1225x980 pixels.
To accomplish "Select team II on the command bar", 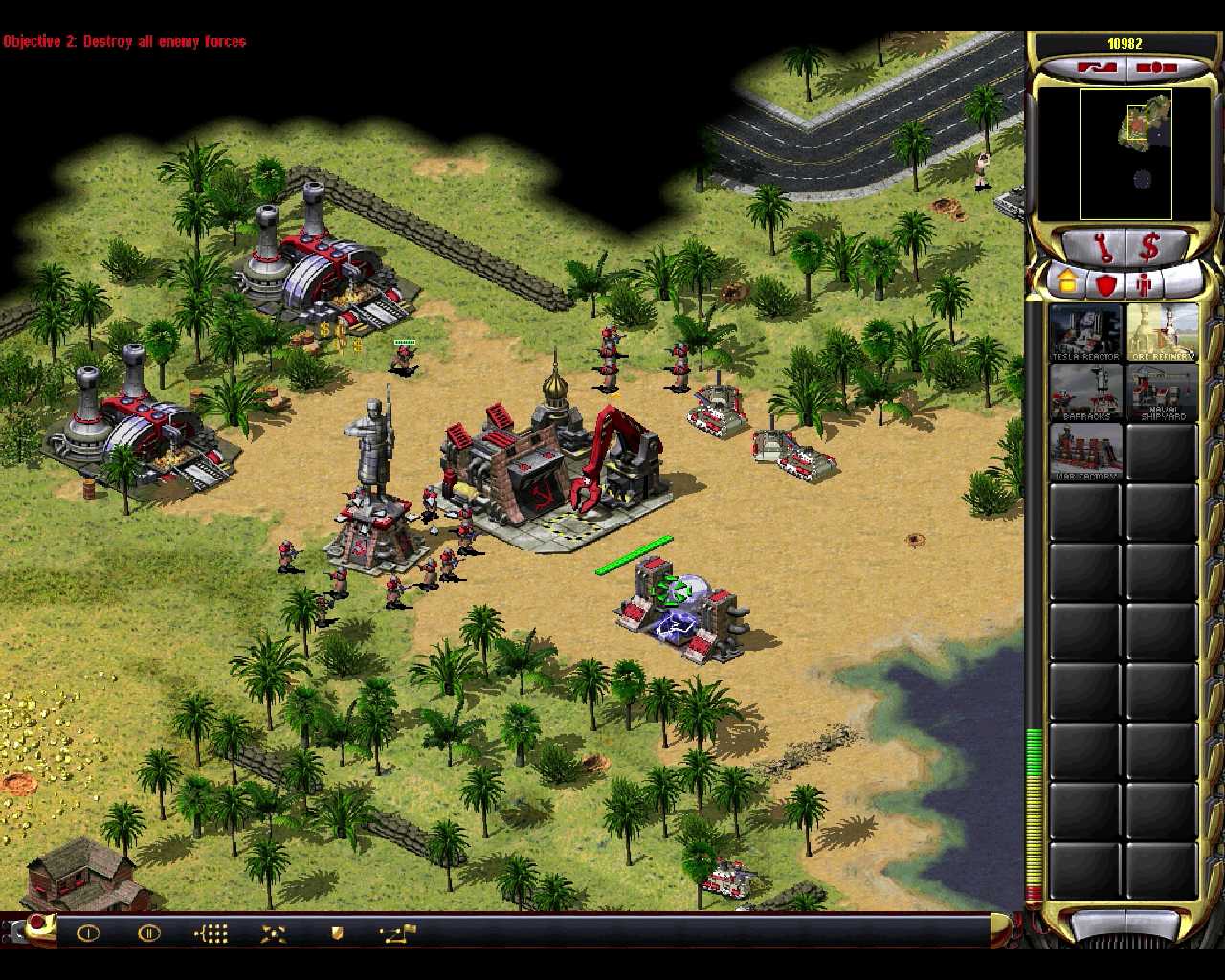I will tap(149, 933).
